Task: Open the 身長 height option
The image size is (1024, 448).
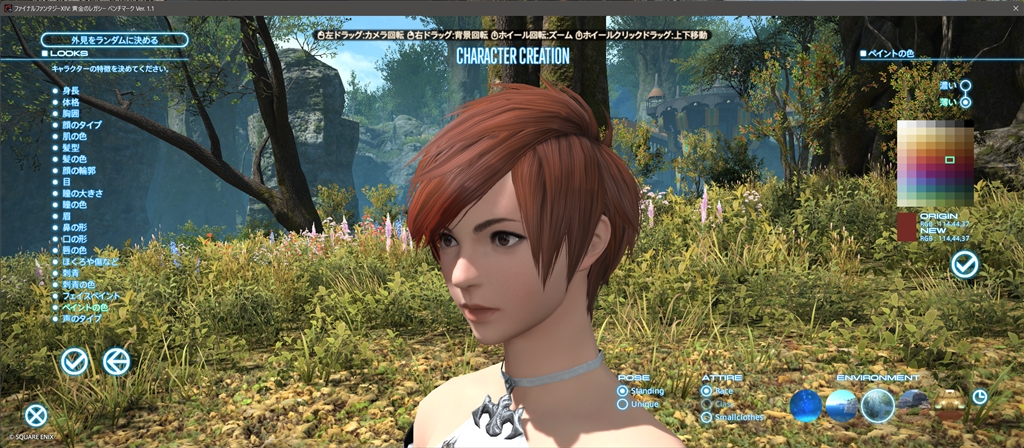Action: (x=70, y=90)
